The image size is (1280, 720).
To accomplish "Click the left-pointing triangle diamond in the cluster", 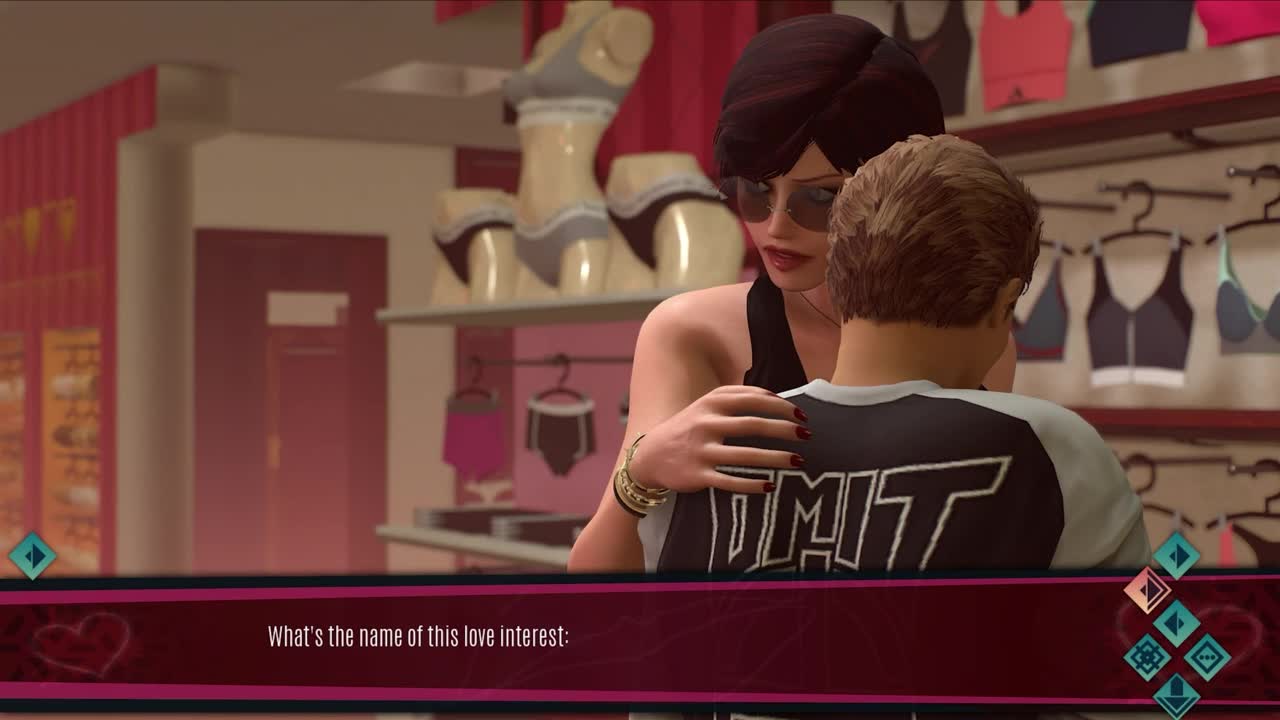I will (1177, 623).
